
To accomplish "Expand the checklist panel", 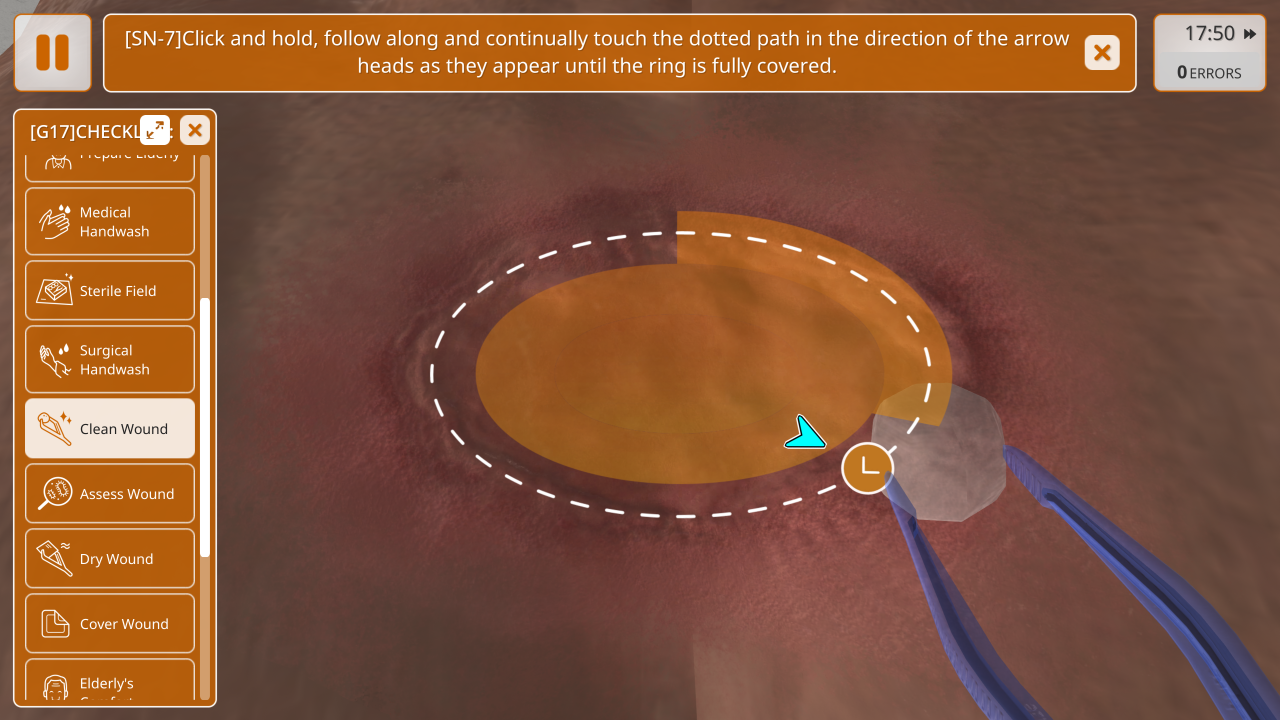I will tap(155, 130).
